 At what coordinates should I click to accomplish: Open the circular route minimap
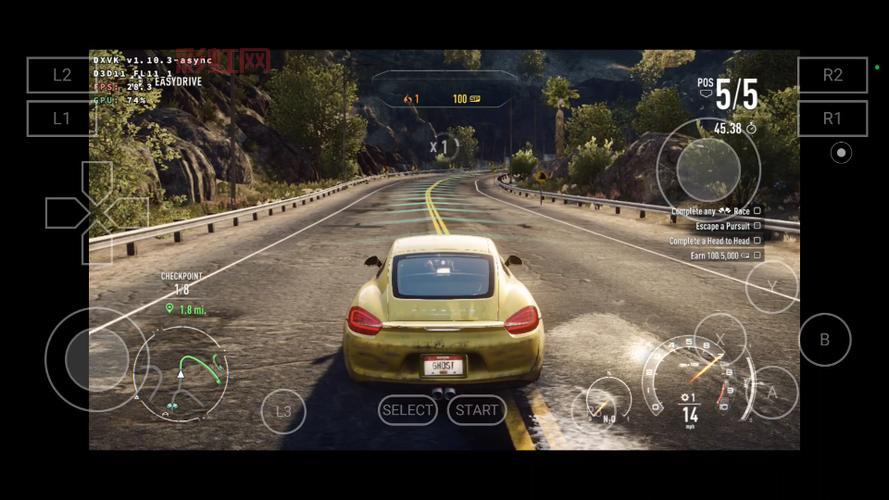[x=181, y=373]
